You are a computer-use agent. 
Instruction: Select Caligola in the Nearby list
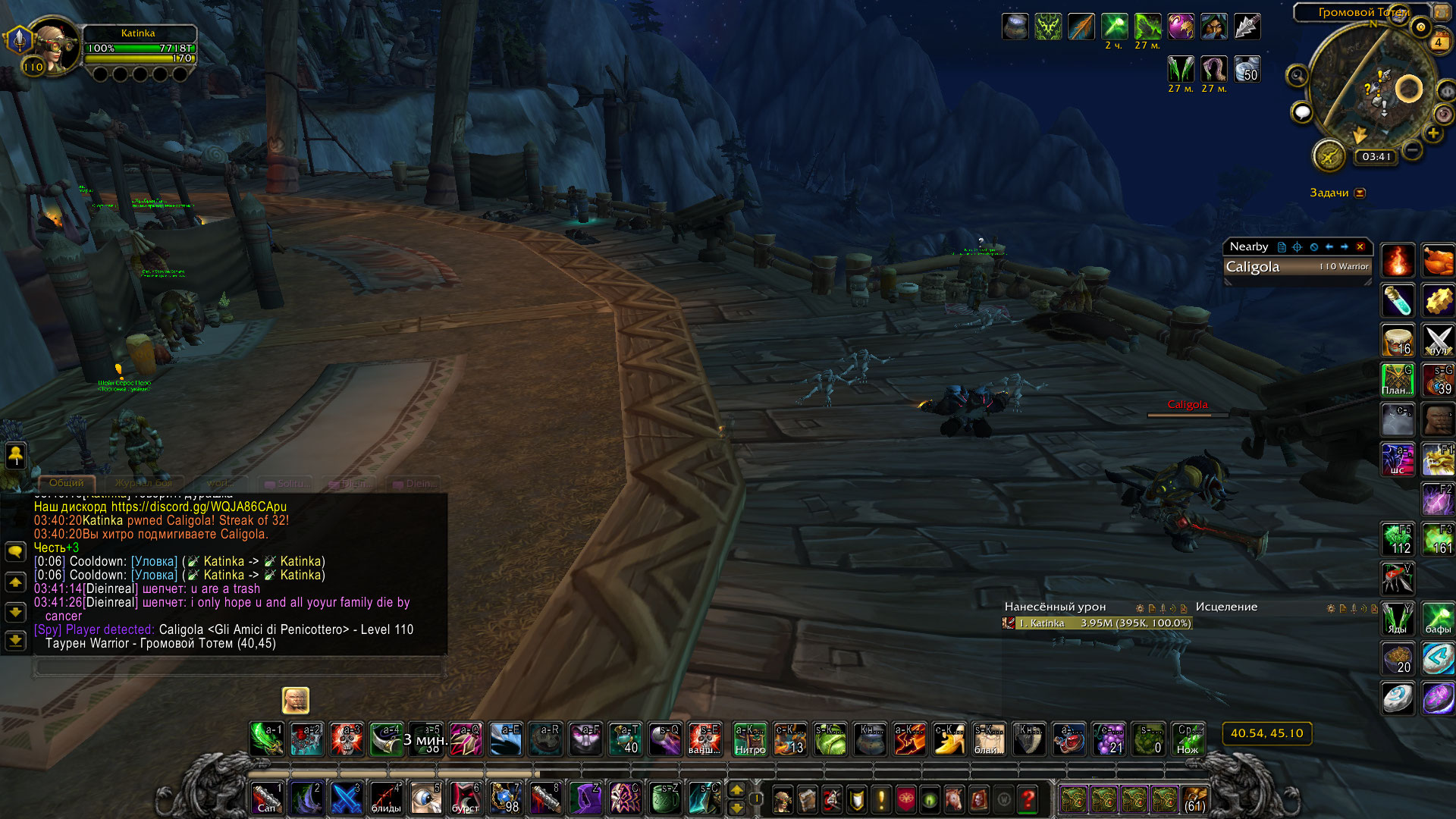(x=1298, y=267)
